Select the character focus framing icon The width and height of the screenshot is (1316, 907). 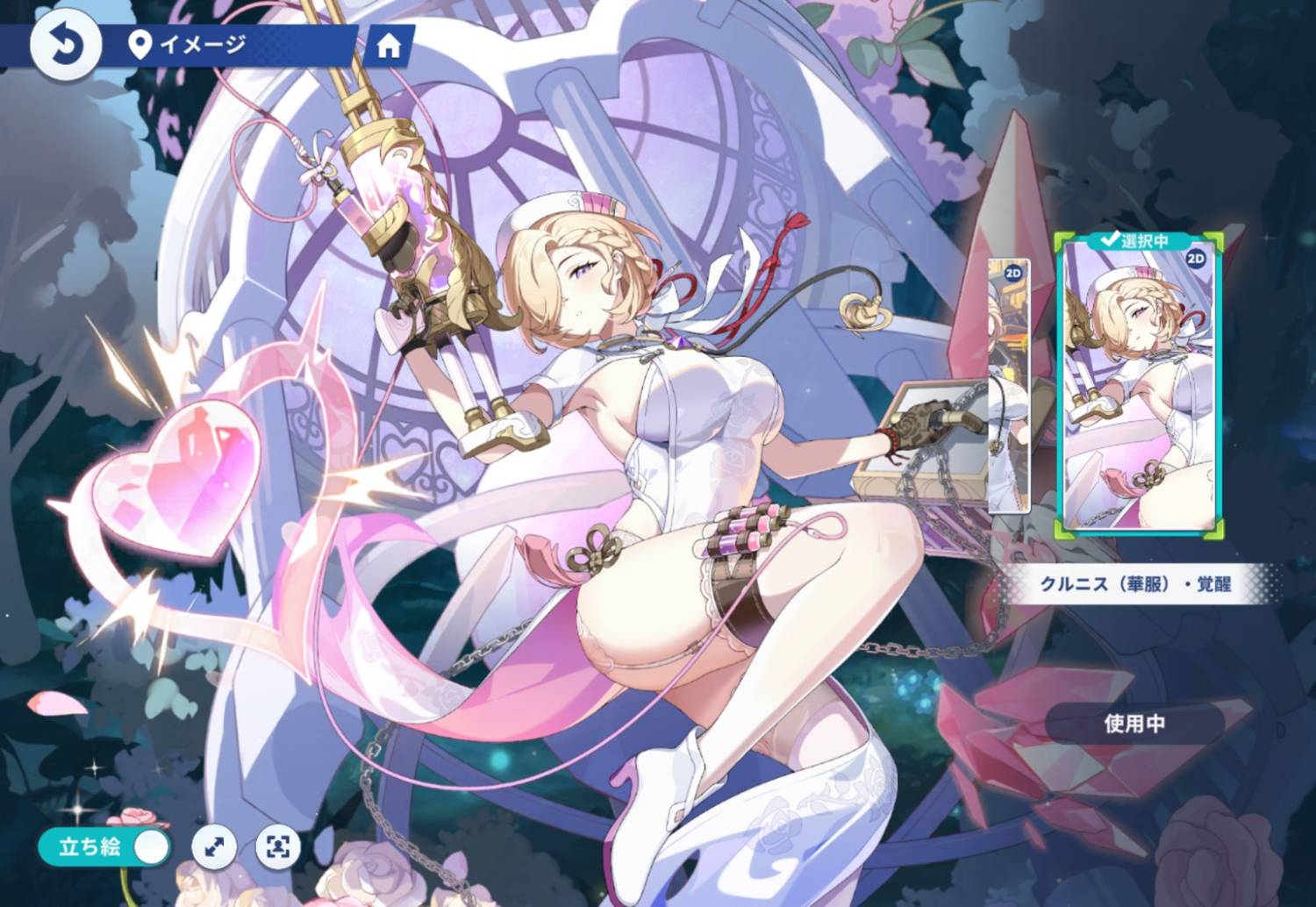(x=276, y=847)
